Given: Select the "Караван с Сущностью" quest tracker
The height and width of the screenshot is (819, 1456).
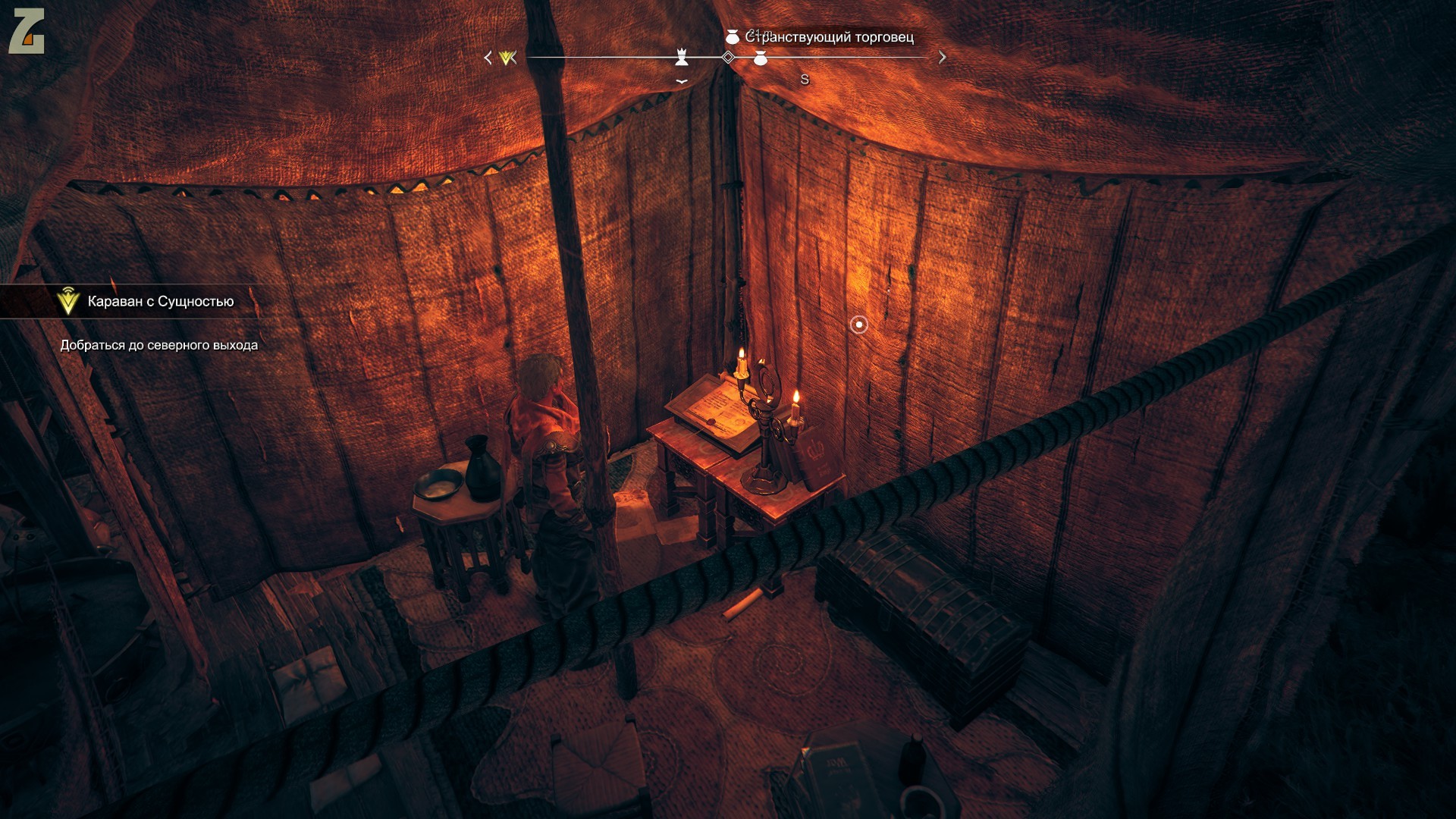Looking at the screenshot, I should pyautogui.click(x=159, y=302).
